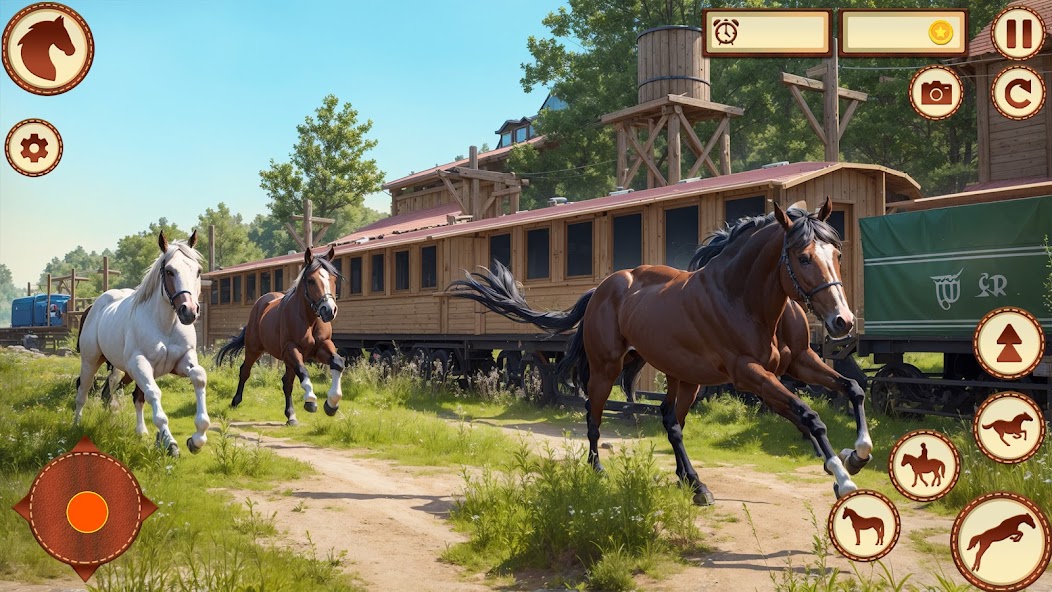This screenshot has height=592, width=1052.
Task: Trigger the jumping horse action
Action: [1001, 541]
